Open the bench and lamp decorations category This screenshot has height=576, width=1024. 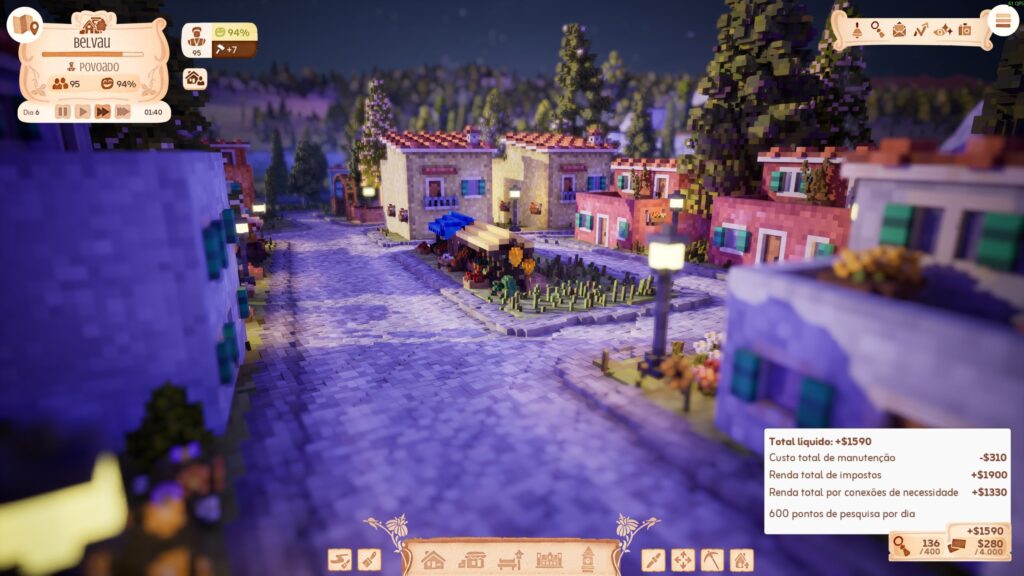[510, 560]
